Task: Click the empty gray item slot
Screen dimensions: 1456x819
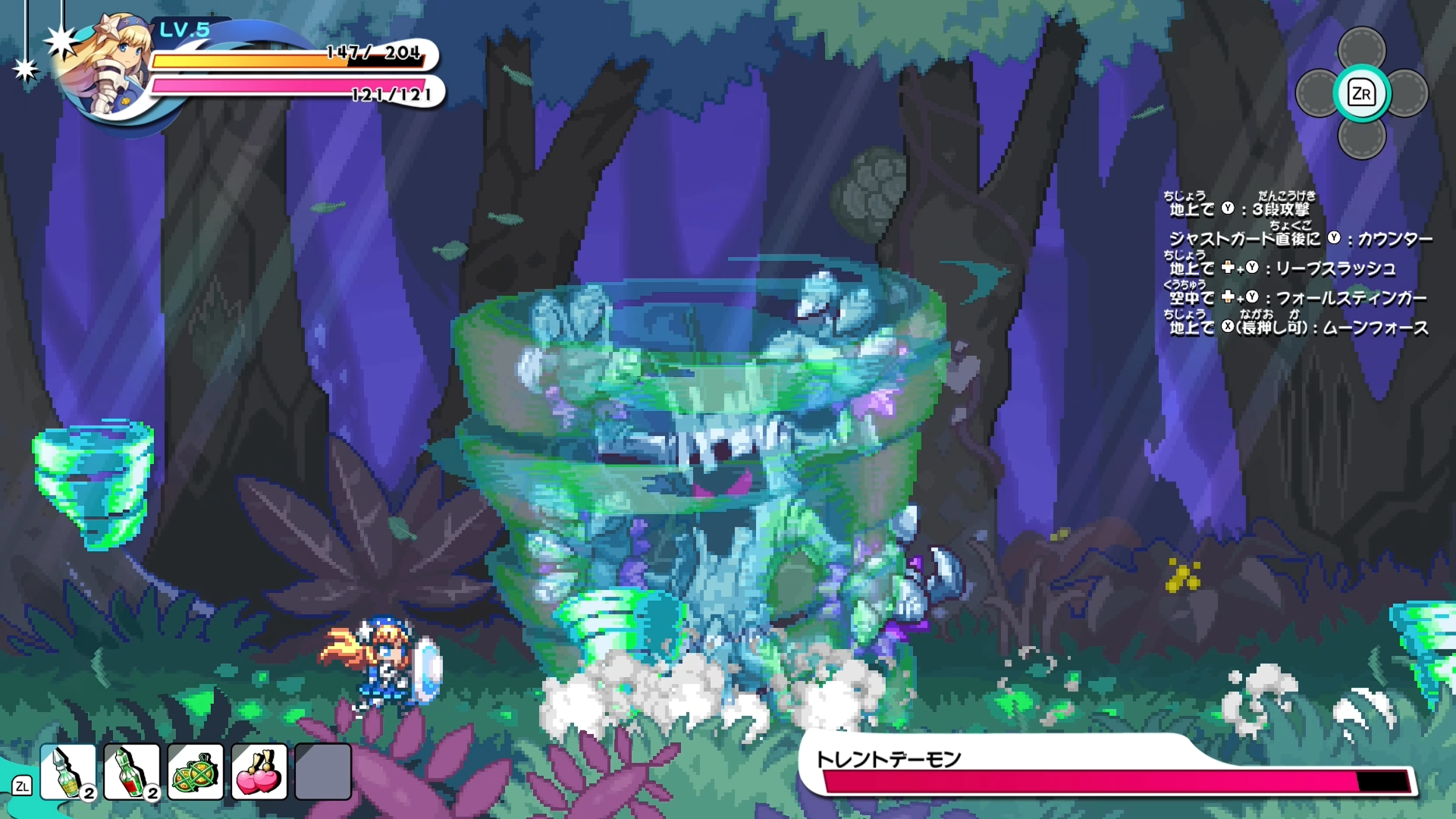Action: (x=323, y=772)
